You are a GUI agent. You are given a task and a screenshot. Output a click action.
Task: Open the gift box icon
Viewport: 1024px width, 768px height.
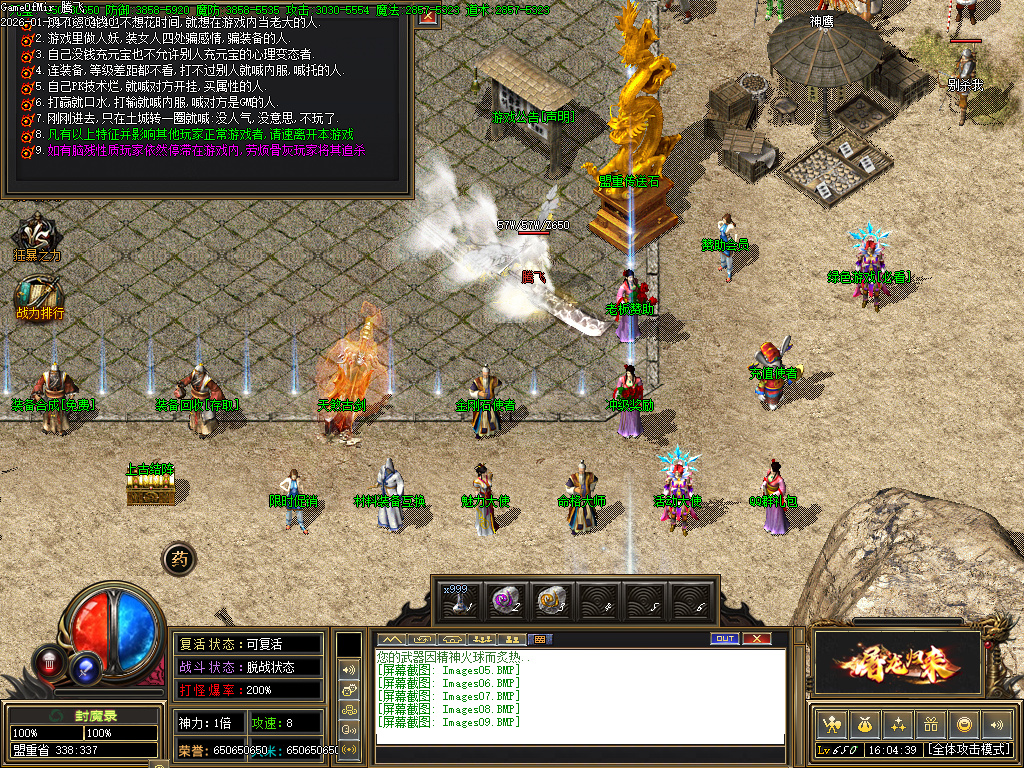(x=930, y=724)
